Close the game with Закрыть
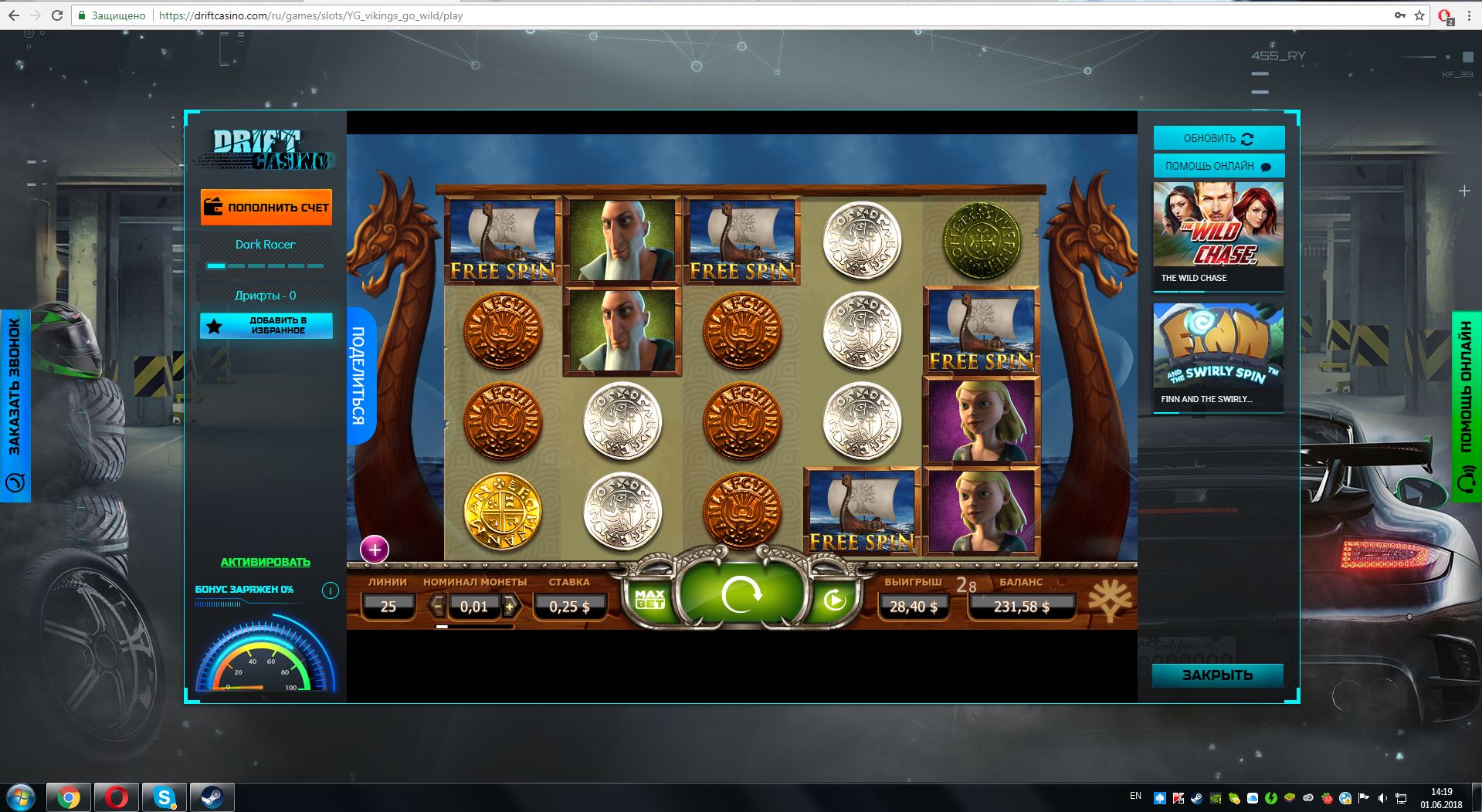This screenshot has width=1482, height=812. (x=1217, y=675)
